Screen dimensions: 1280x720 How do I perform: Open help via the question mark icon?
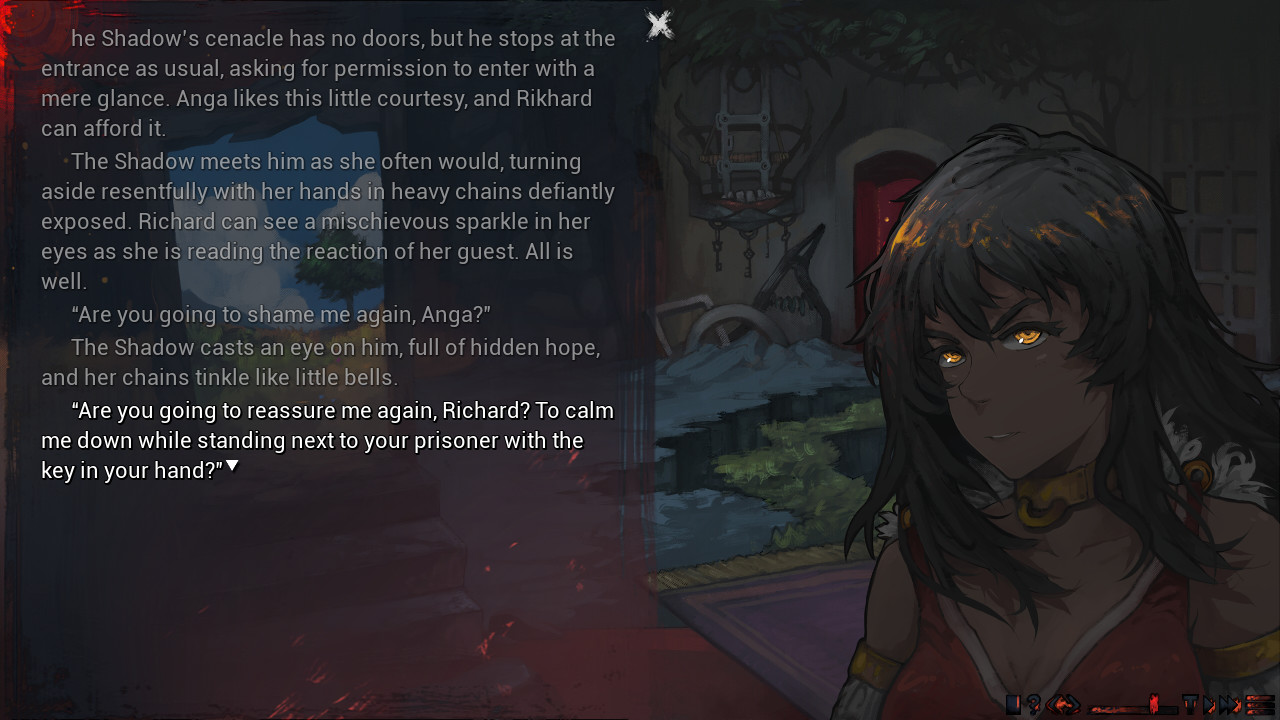tap(1033, 704)
